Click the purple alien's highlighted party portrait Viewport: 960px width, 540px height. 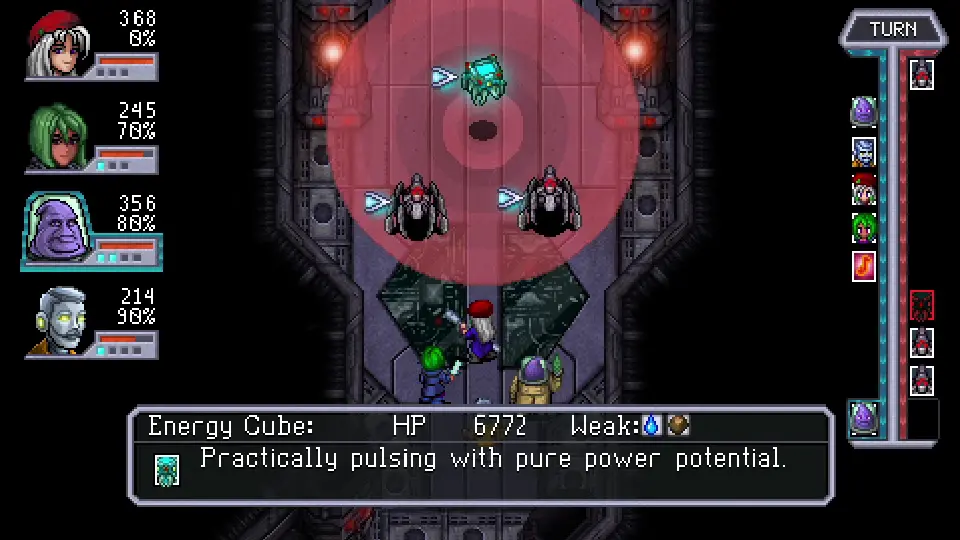point(59,228)
